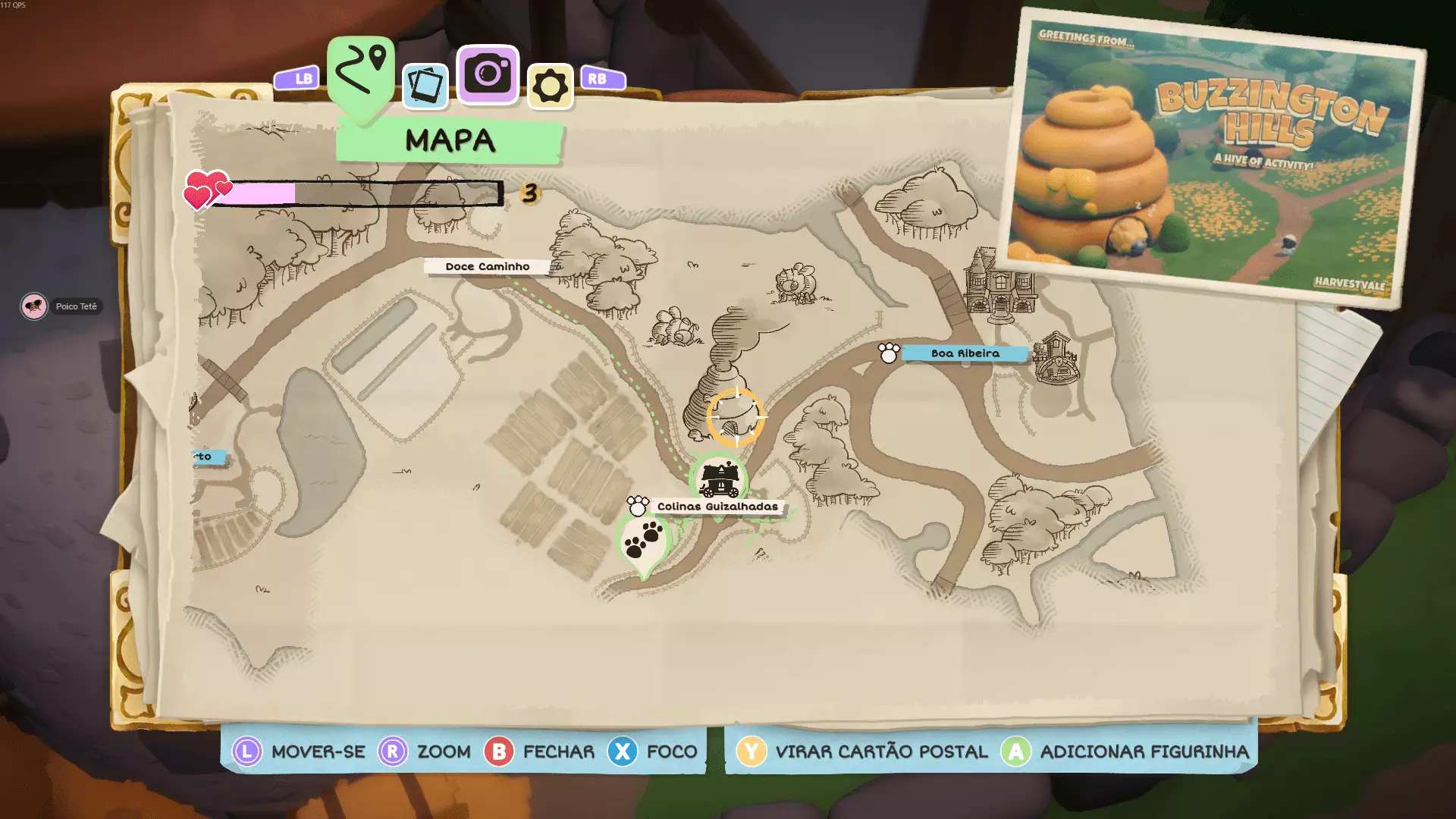Open the settings gear tab

tap(550, 86)
